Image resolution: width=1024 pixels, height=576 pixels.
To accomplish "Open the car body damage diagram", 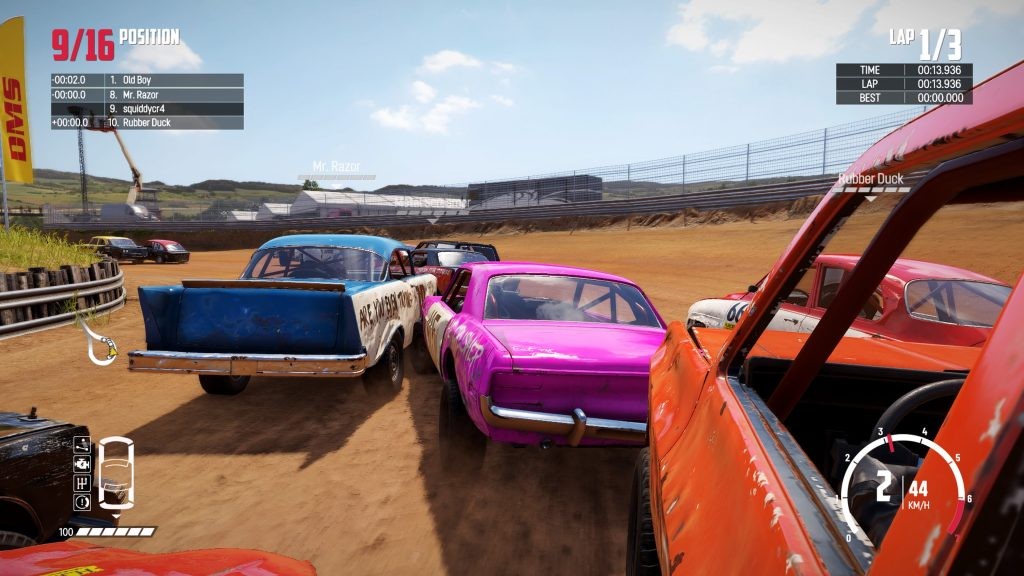I will click(117, 474).
